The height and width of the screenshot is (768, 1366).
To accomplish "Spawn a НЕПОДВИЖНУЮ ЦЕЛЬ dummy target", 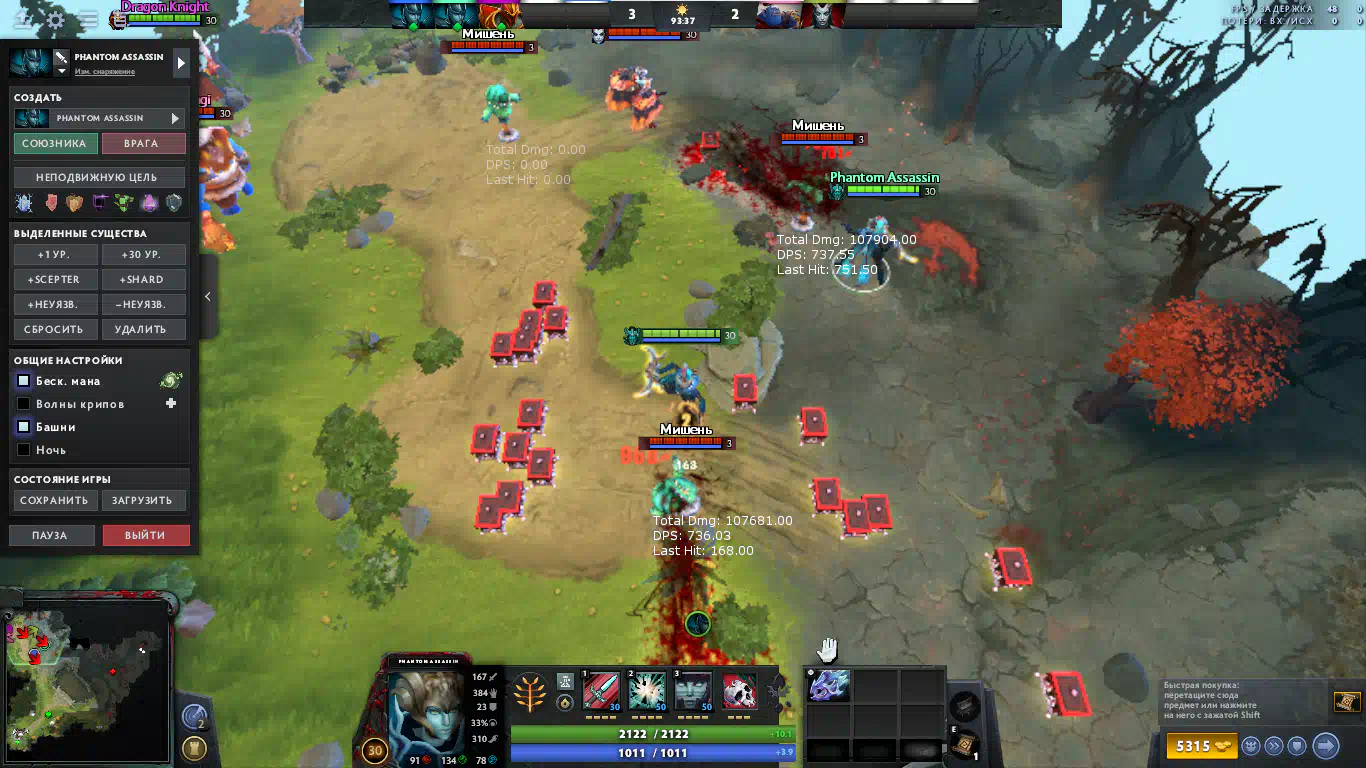I will (99, 177).
